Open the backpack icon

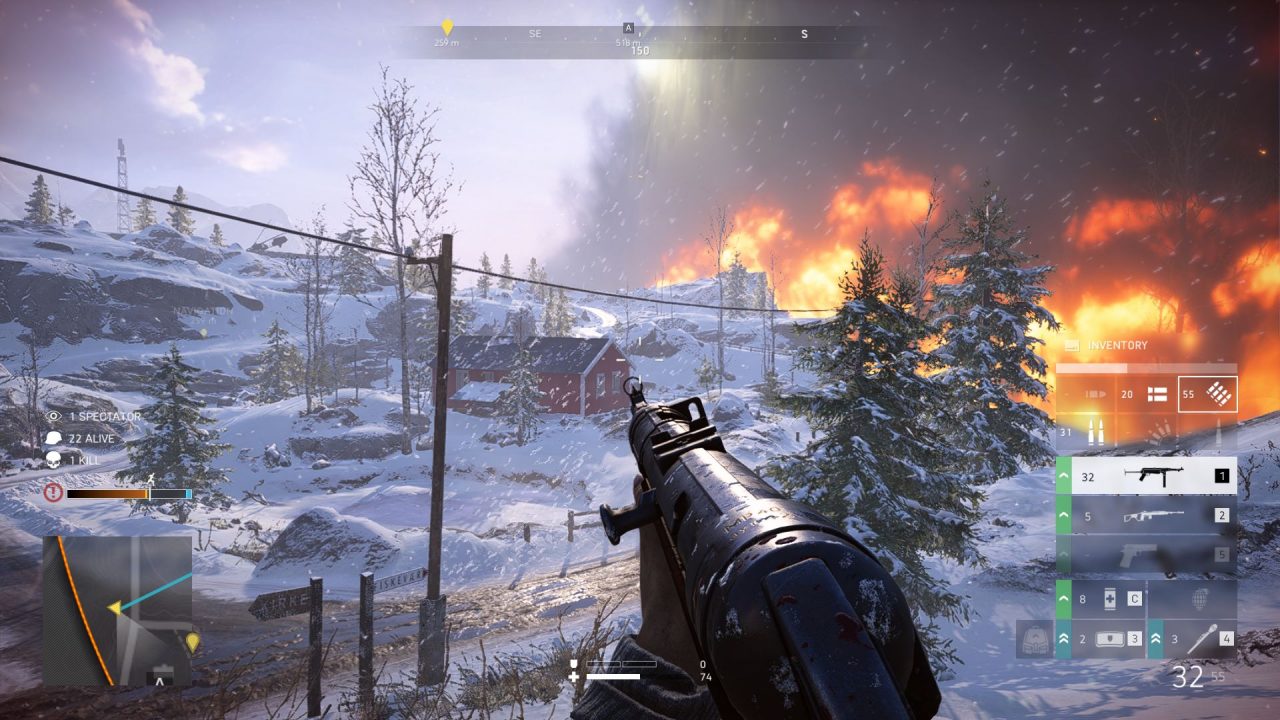[1035, 640]
